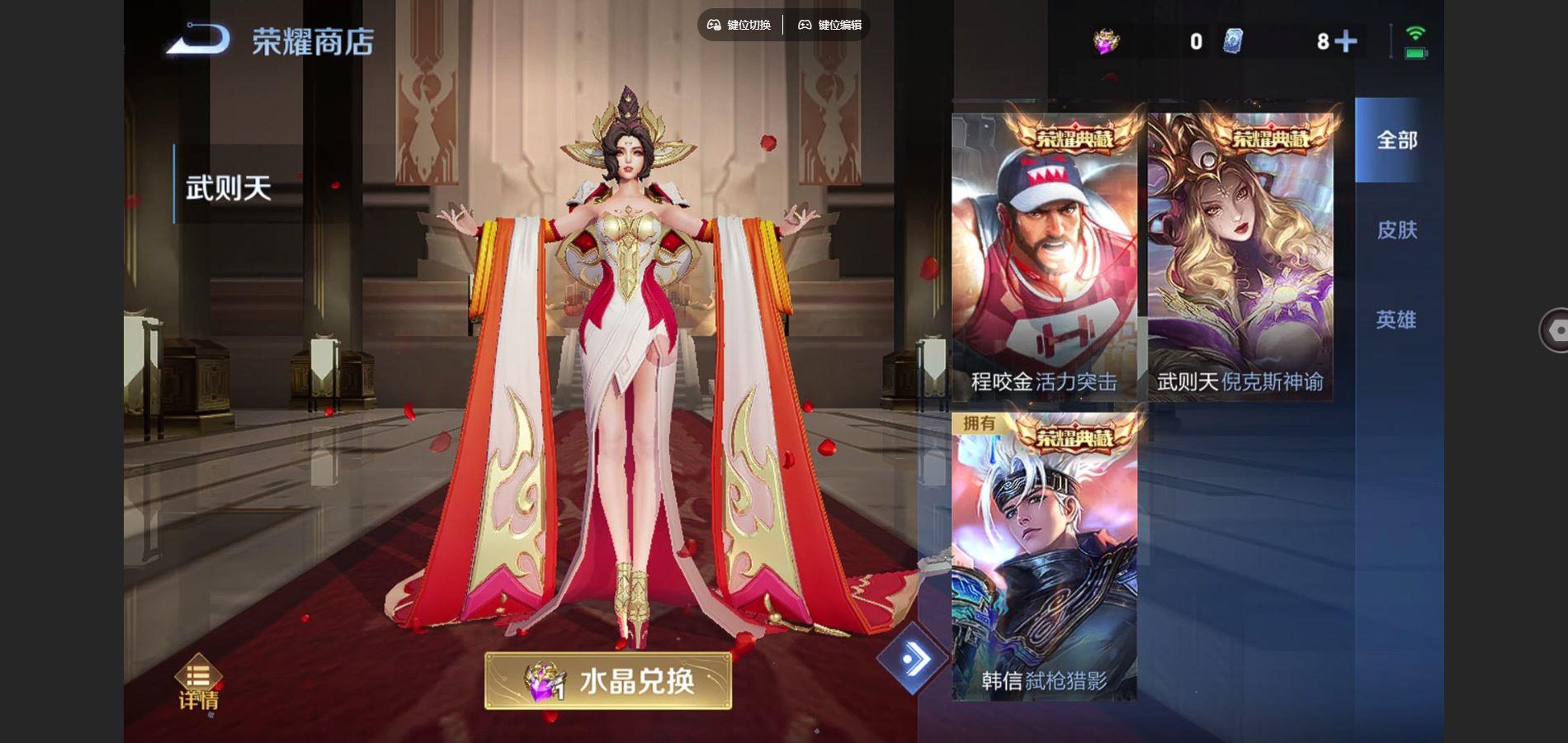1568x743 pixels.
Task: Open the 详情 details panel
Action: pyautogui.click(x=198, y=684)
